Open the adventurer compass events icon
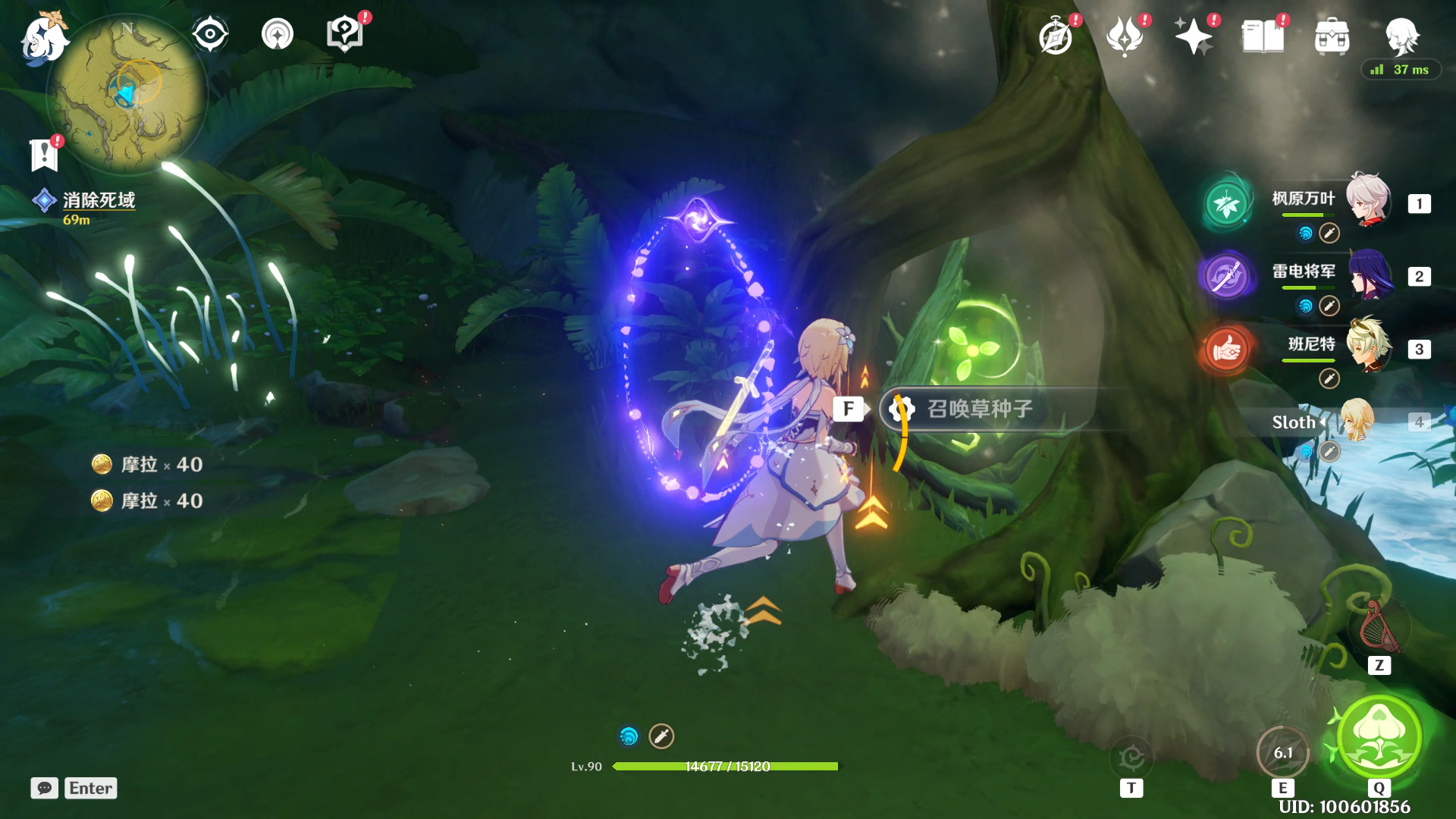 1056,37
